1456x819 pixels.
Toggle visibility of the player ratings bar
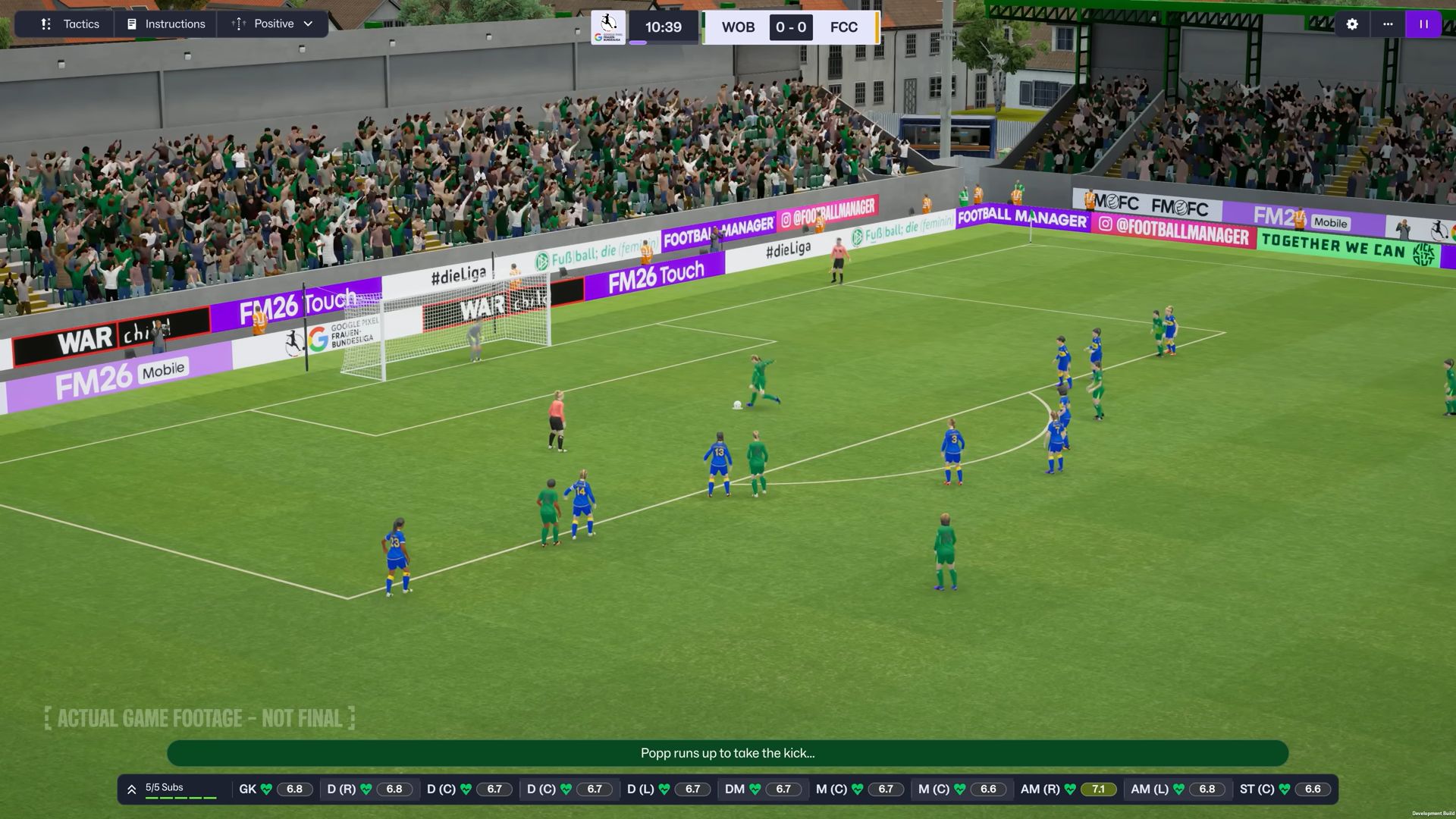pos(130,789)
